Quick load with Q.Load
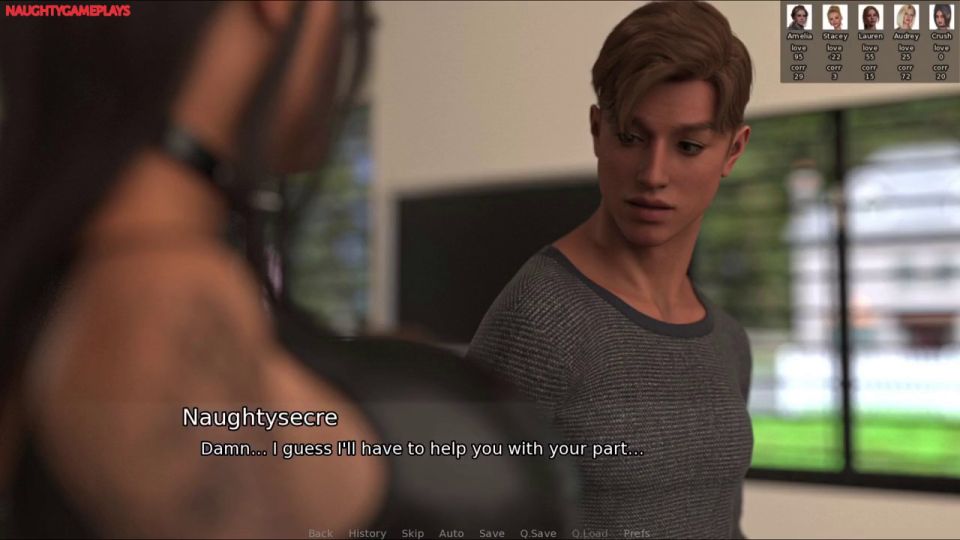960x540 pixels. point(589,533)
